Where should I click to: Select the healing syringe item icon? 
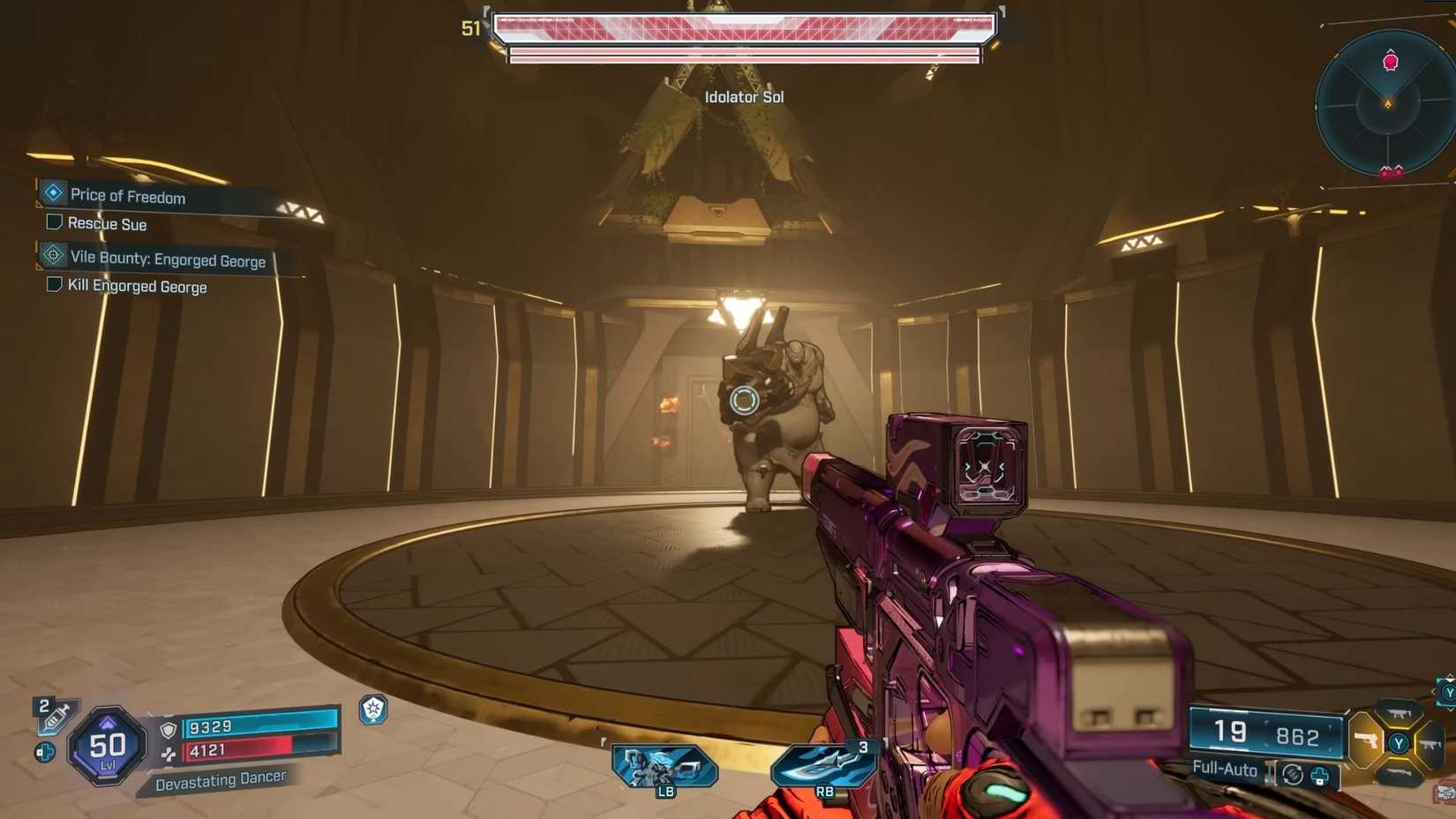coord(55,718)
